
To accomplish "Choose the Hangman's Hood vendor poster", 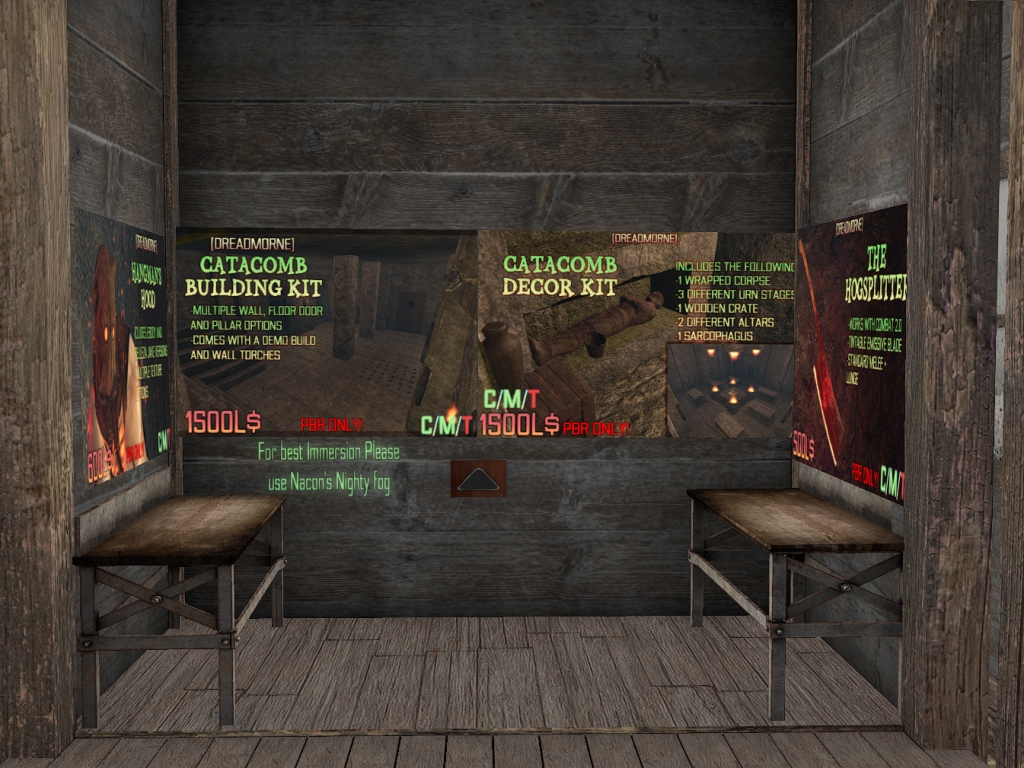I will point(122,355).
